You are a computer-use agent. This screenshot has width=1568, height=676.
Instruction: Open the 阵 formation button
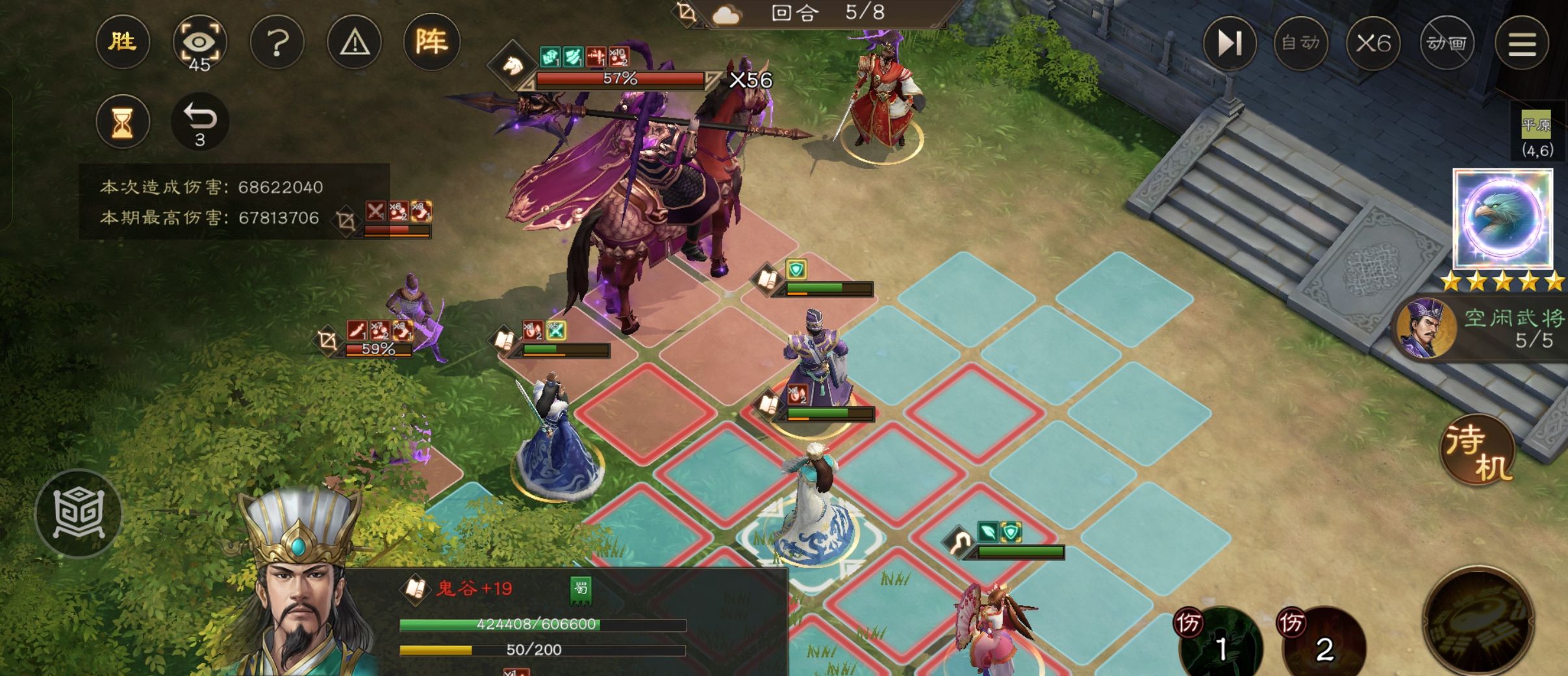431,43
